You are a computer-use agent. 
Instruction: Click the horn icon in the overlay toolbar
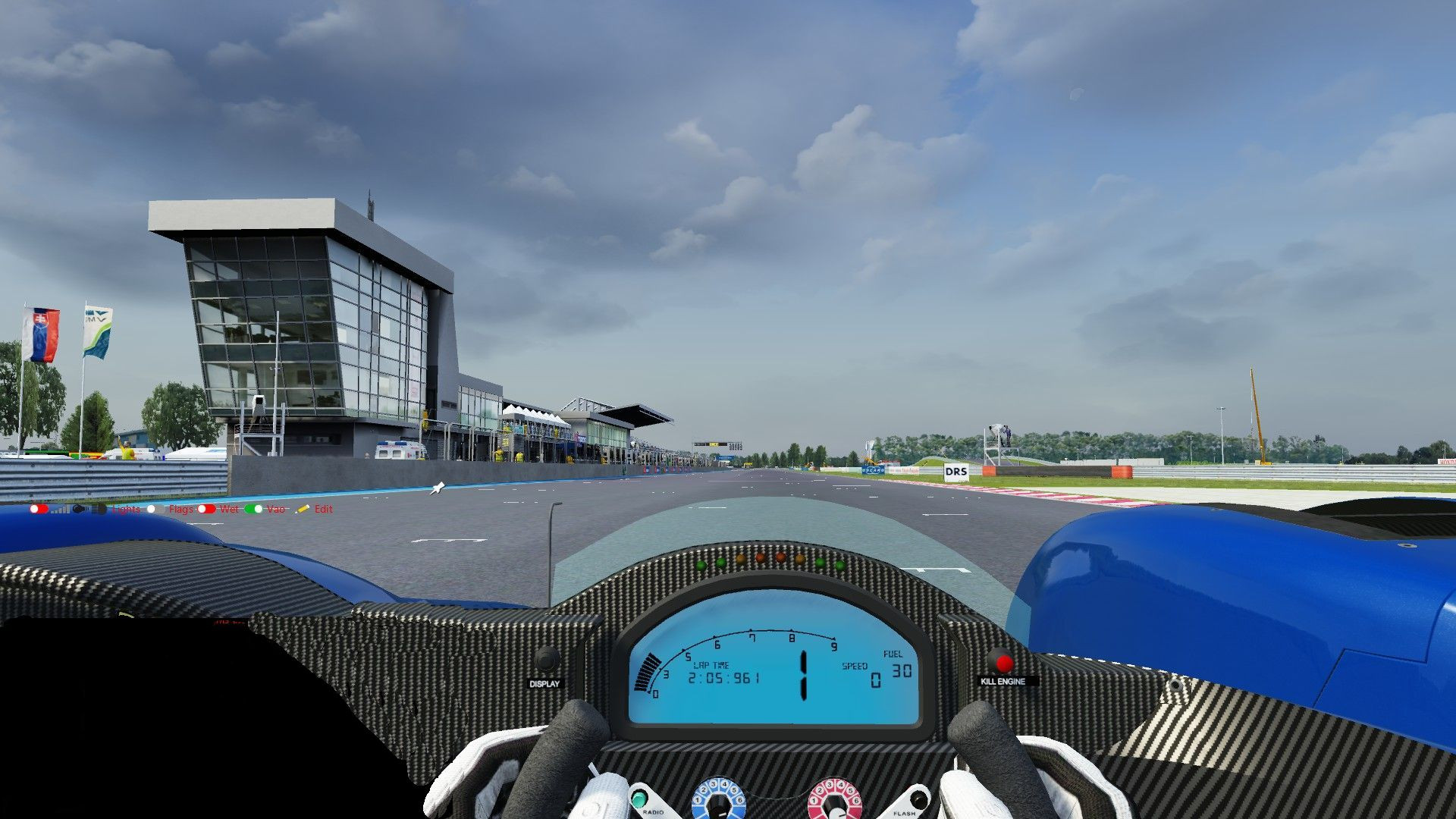(80, 510)
